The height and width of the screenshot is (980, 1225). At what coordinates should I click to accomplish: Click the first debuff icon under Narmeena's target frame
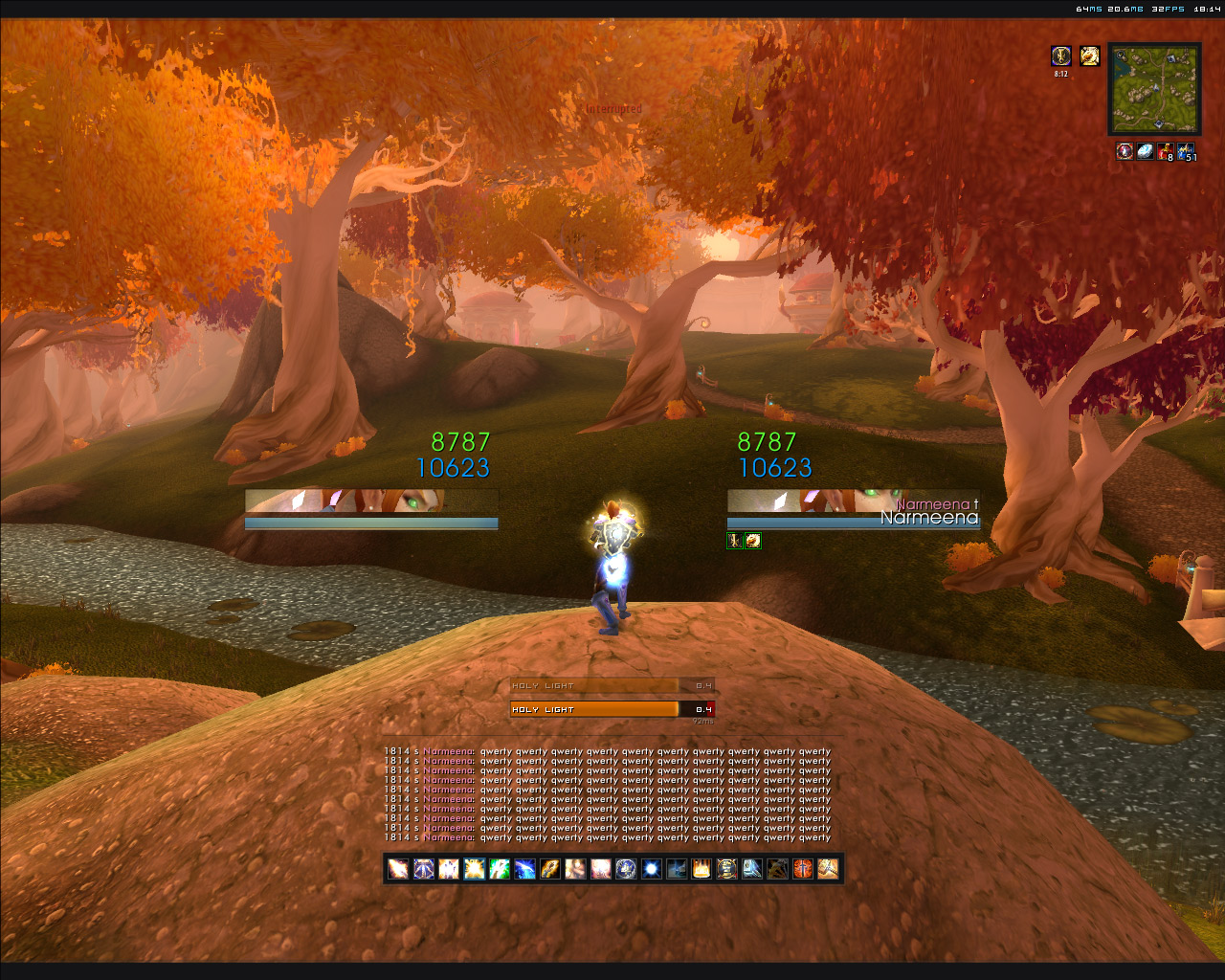pos(734,541)
